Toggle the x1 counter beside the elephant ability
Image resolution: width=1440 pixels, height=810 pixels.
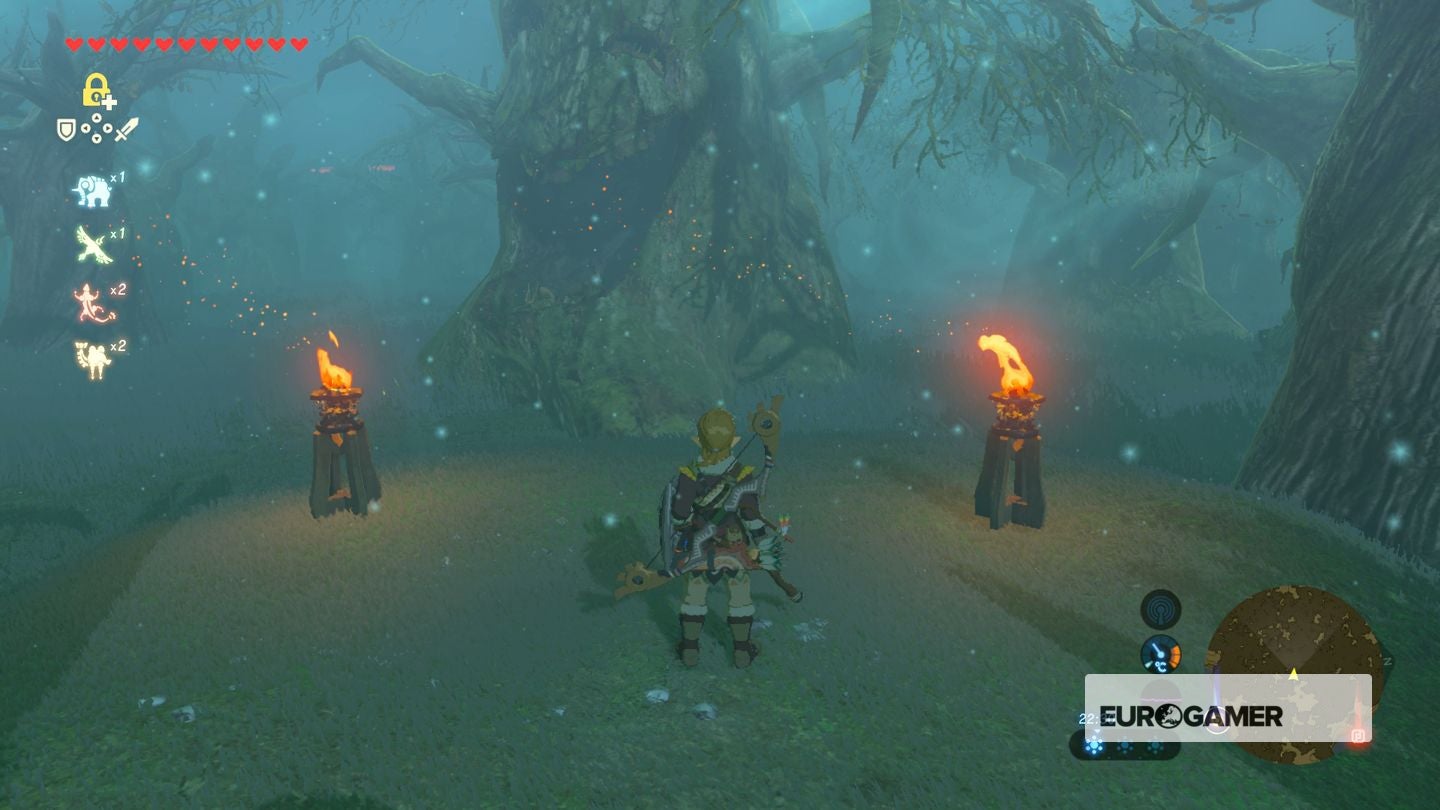click(117, 178)
